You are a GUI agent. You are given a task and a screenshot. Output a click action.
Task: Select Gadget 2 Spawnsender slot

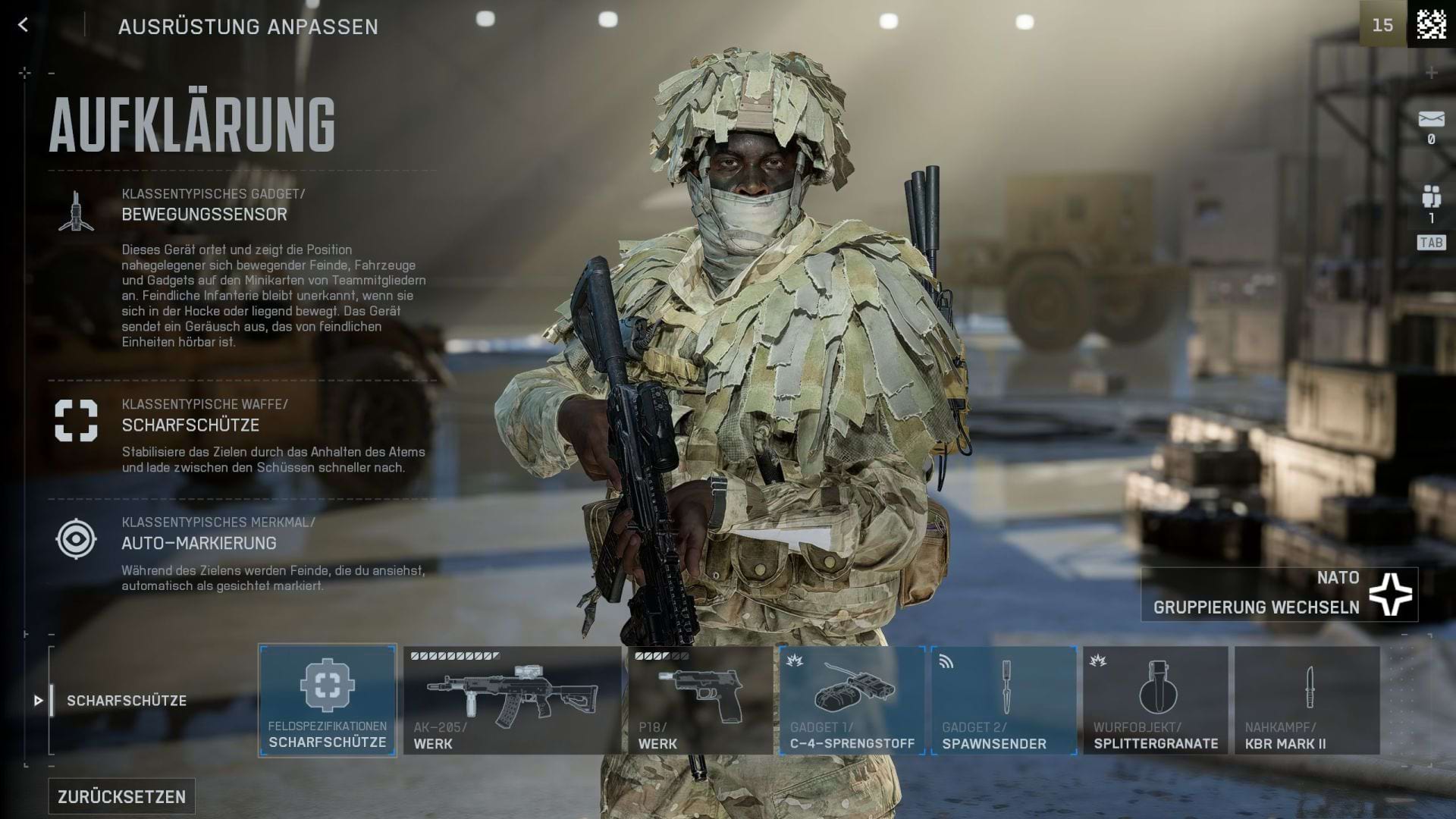pos(1004,700)
